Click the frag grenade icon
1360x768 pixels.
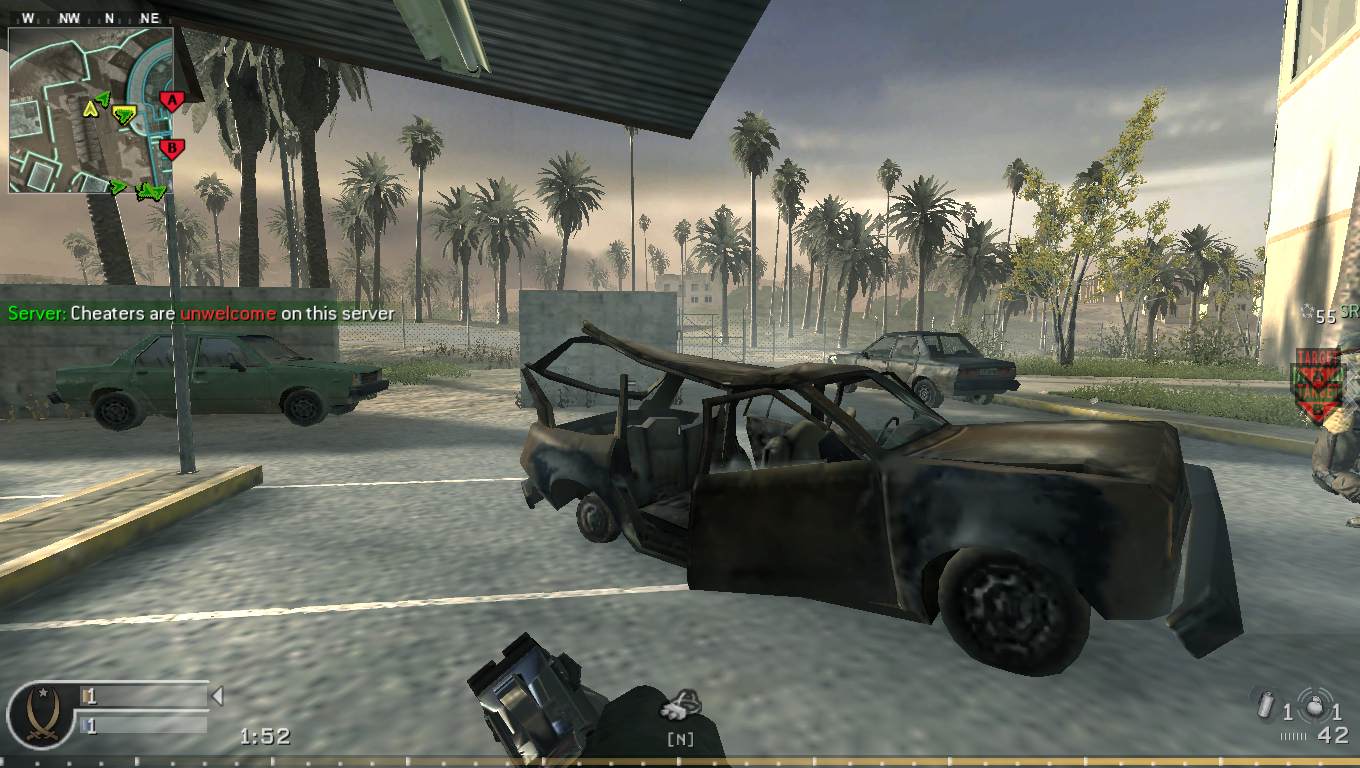1313,703
